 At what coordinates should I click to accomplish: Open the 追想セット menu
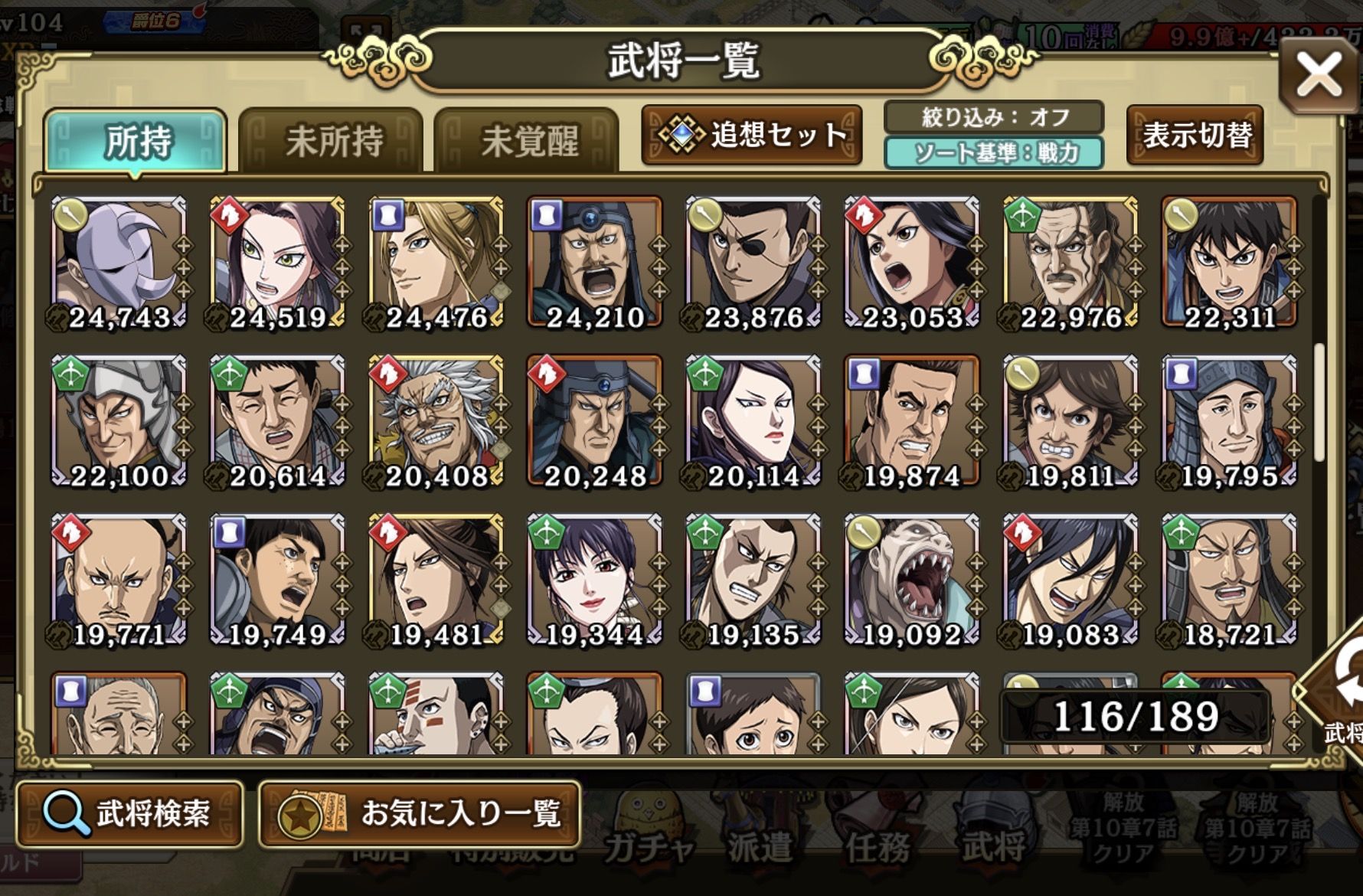click(x=753, y=136)
